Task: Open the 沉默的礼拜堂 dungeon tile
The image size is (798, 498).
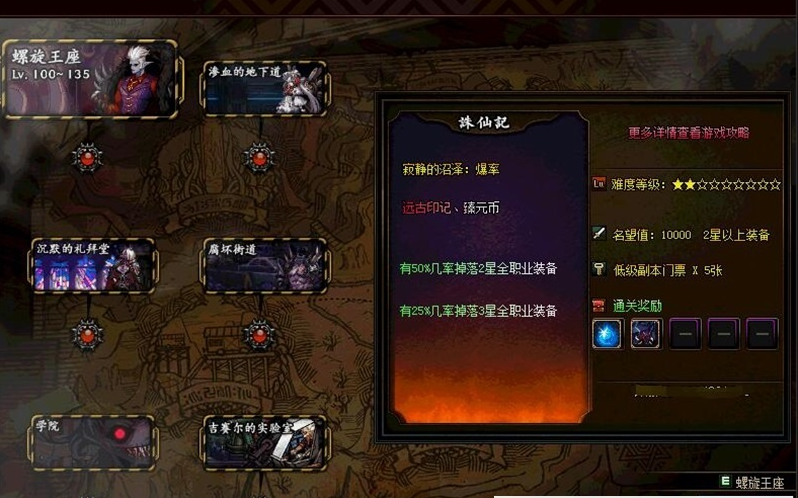Action: 92,265
